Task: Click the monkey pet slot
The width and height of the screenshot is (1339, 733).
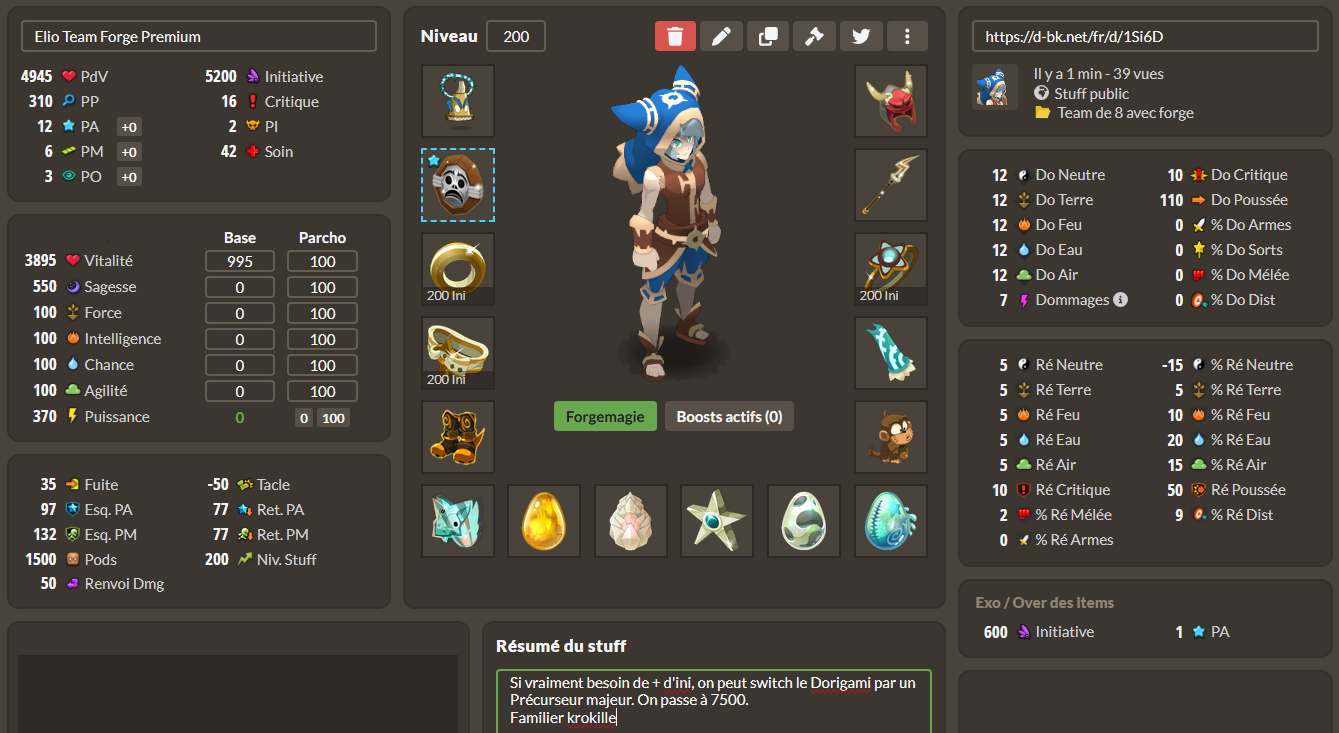Action: tap(891, 437)
